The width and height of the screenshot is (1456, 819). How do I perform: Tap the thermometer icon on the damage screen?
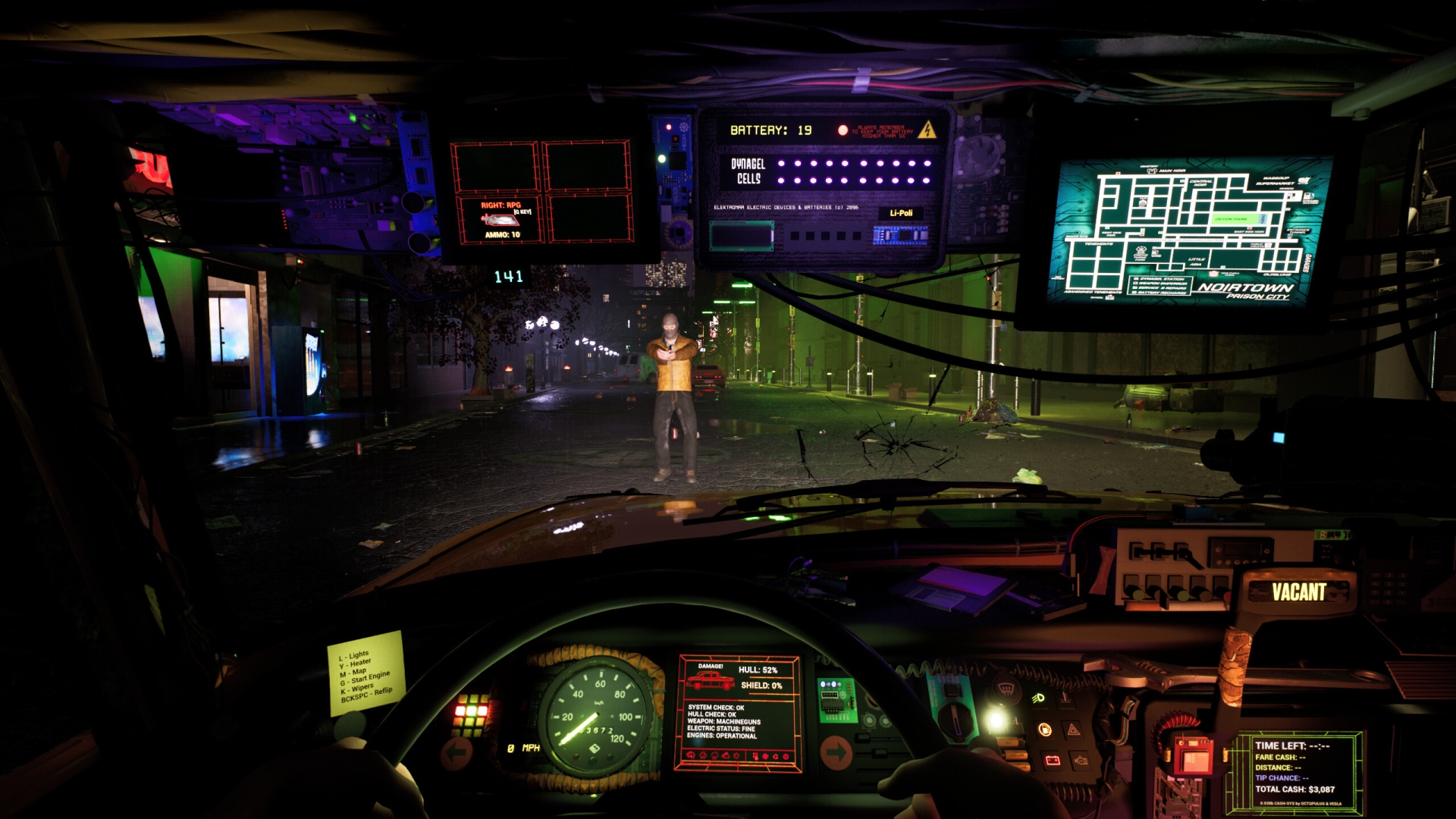point(755,757)
